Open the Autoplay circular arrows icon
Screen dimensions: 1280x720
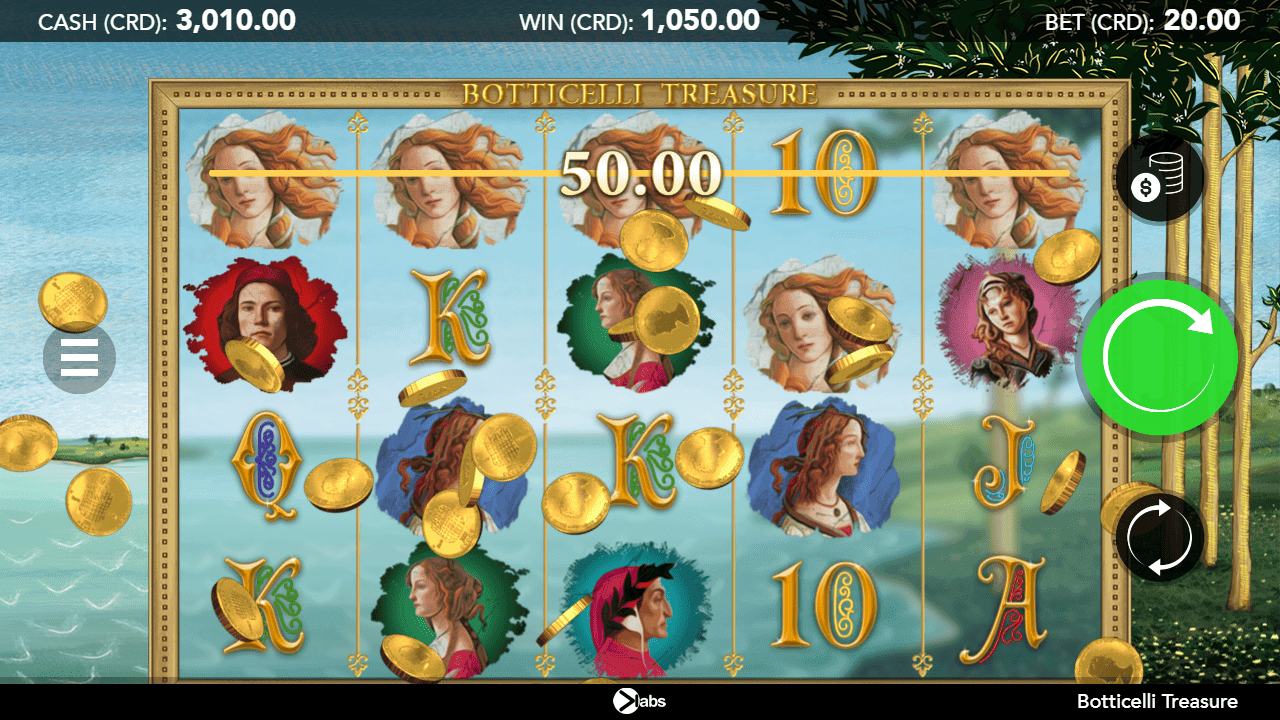point(1158,537)
